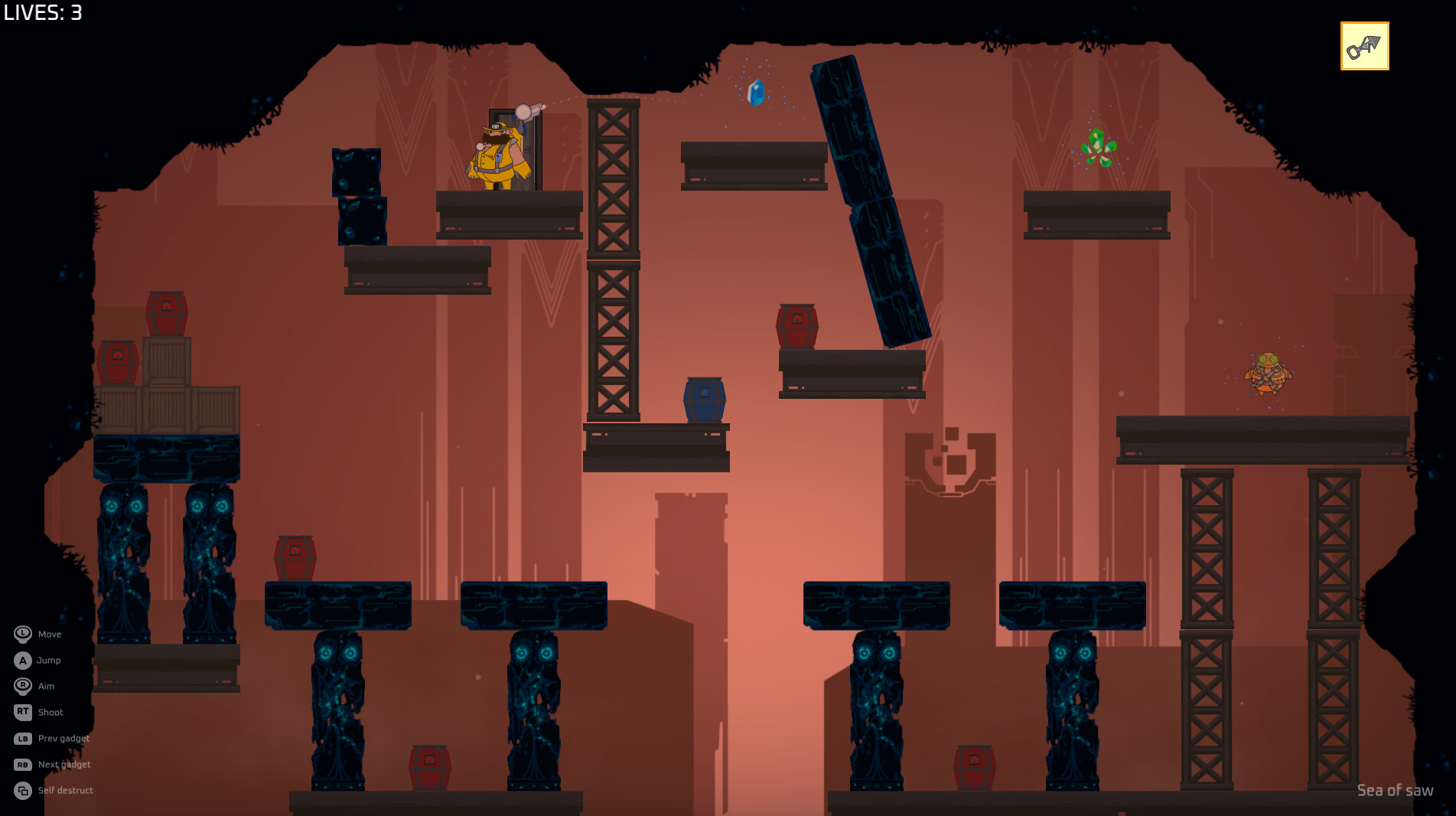Click the blue crystal floating near the top
Screen dimensions: 1456x816
[x=755, y=93]
